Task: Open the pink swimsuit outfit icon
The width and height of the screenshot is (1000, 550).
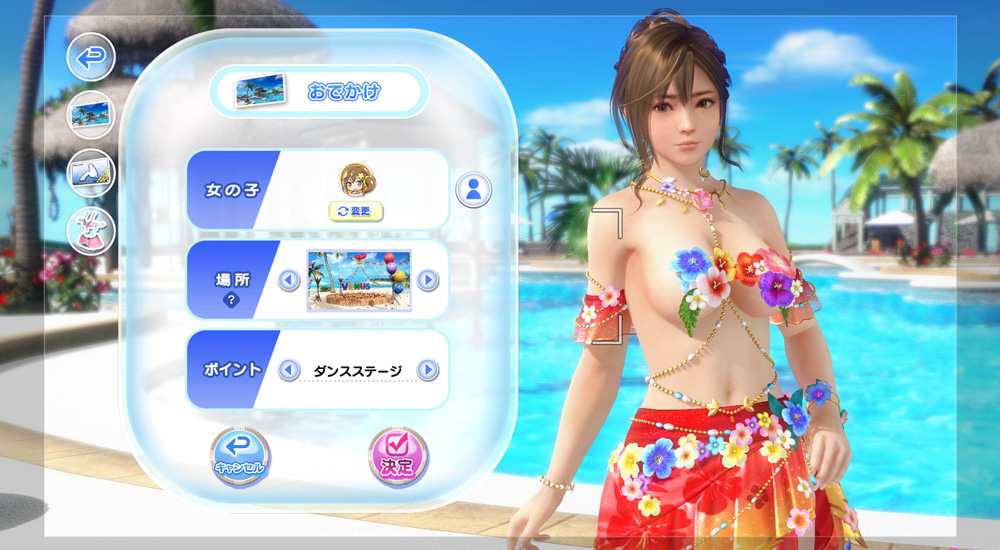Action: pos(91,232)
